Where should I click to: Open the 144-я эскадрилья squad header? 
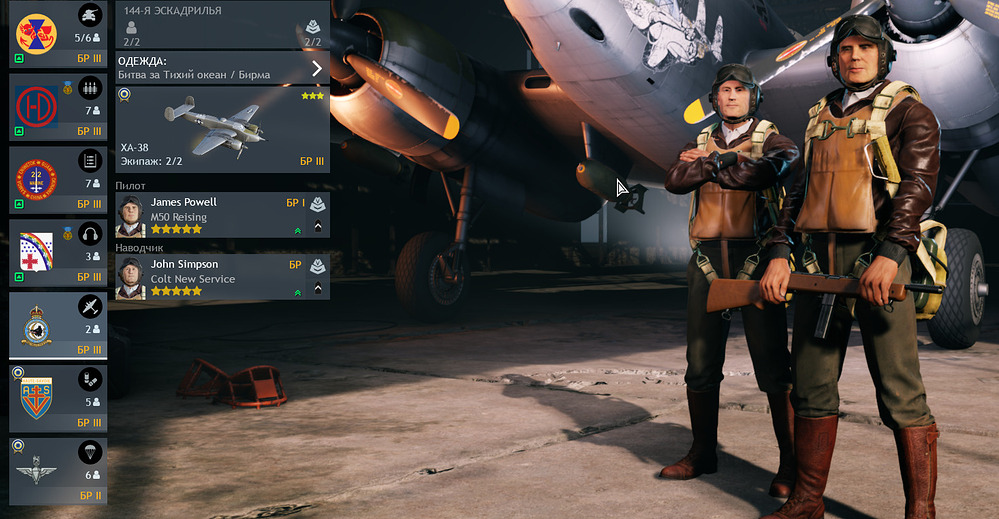(x=222, y=24)
